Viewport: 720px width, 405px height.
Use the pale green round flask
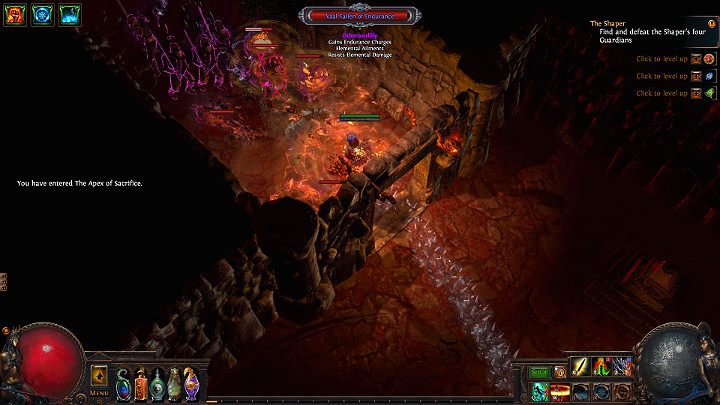(158, 384)
